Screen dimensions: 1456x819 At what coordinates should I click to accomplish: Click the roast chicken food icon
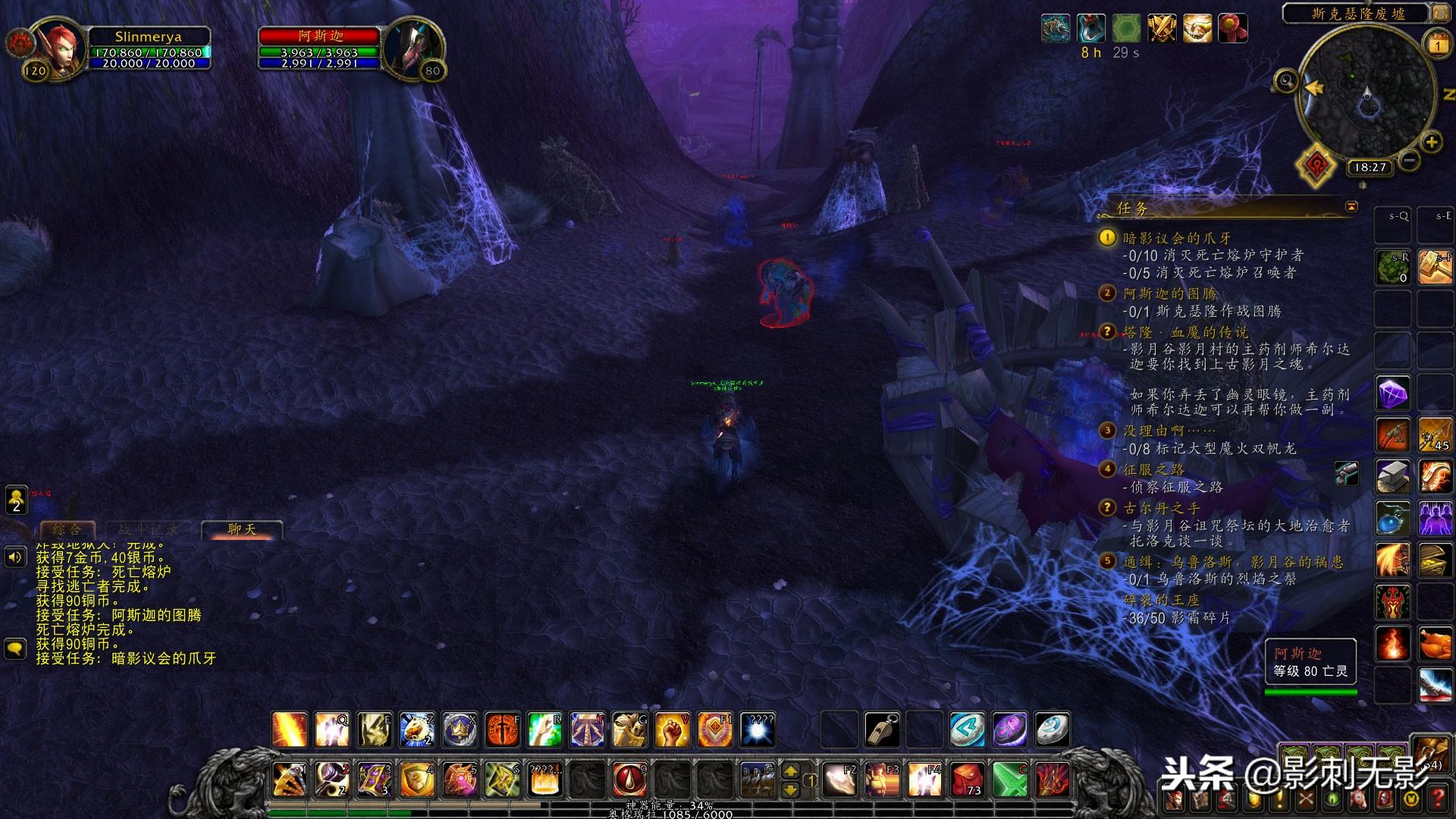[x=1435, y=644]
